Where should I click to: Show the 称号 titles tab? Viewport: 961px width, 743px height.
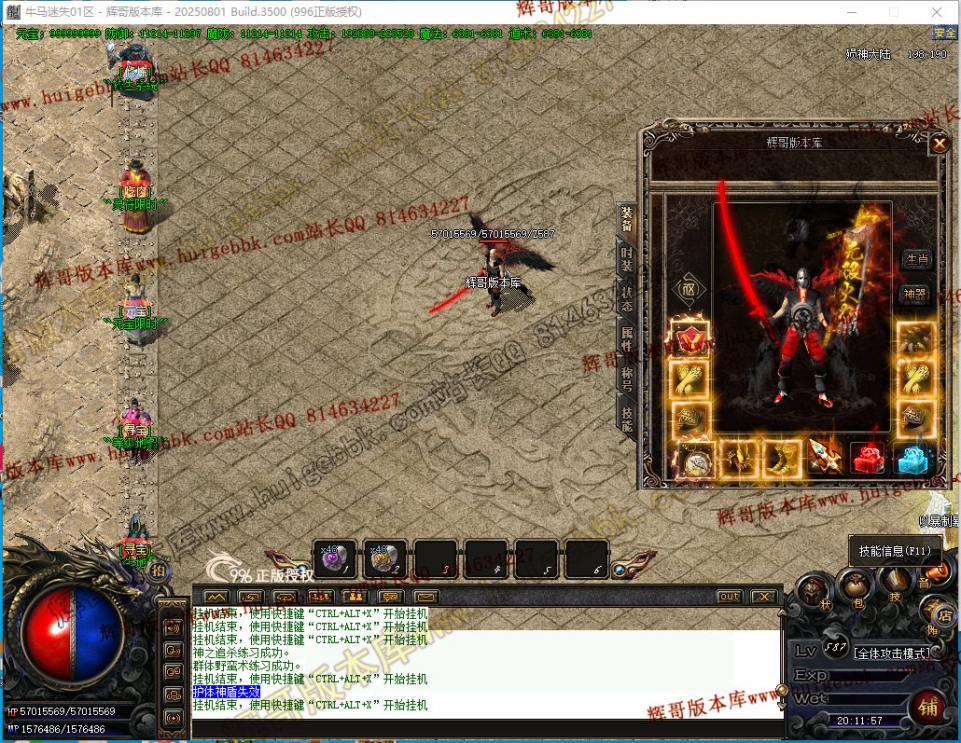[x=626, y=378]
